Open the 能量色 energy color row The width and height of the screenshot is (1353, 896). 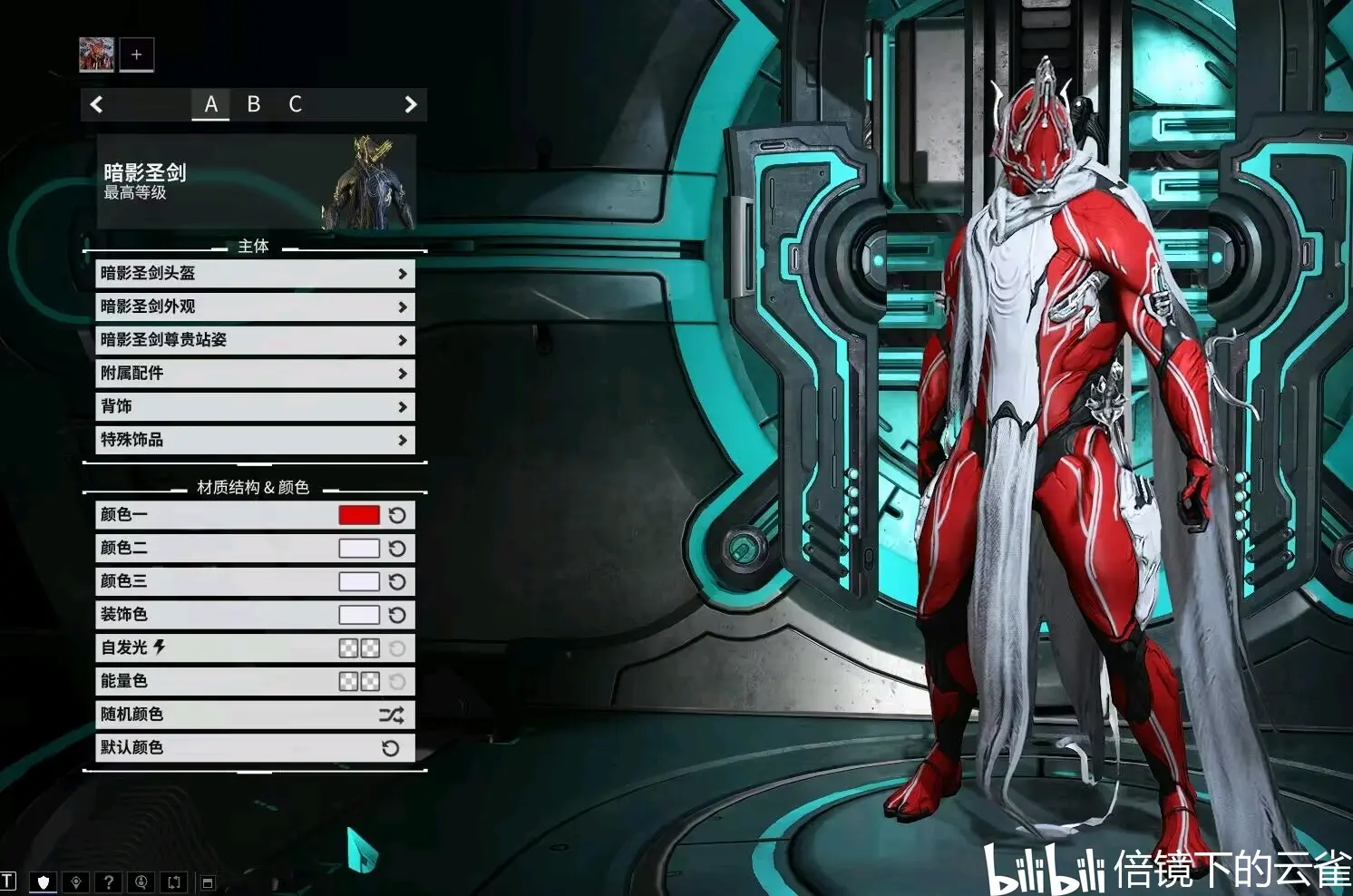pyautogui.click(x=255, y=681)
